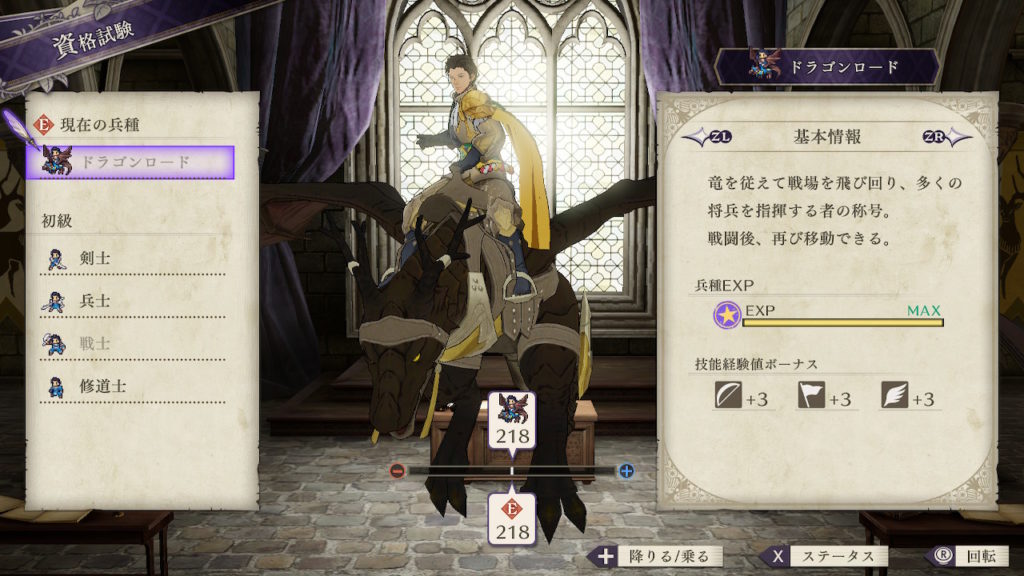Click the blue plus end of slider
The height and width of the screenshot is (576, 1024).
tap(626, 471)
